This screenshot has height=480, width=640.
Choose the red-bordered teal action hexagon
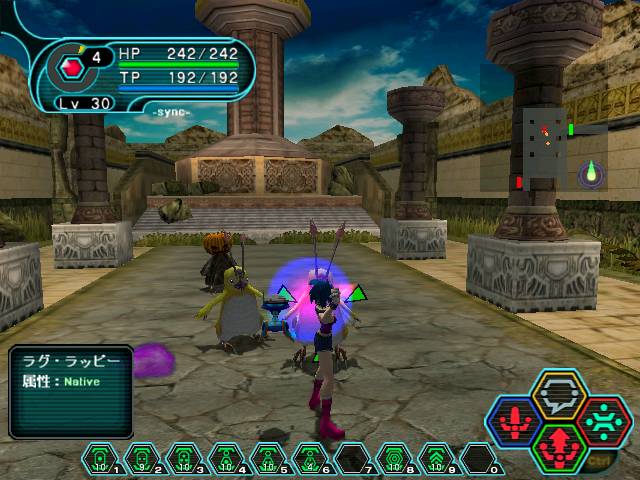tap(602, 421)
